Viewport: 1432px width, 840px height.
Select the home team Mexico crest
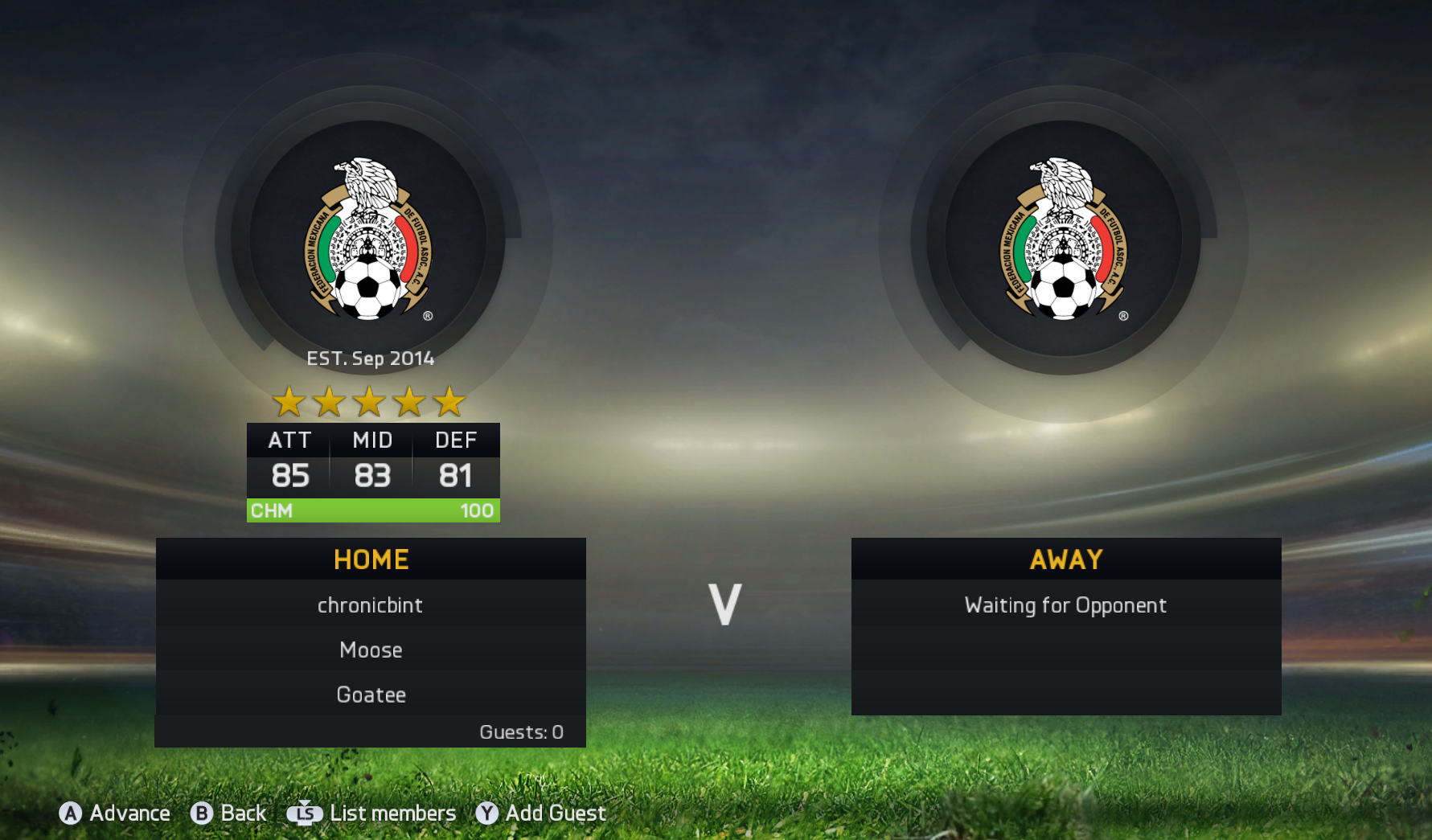[368, 239]
